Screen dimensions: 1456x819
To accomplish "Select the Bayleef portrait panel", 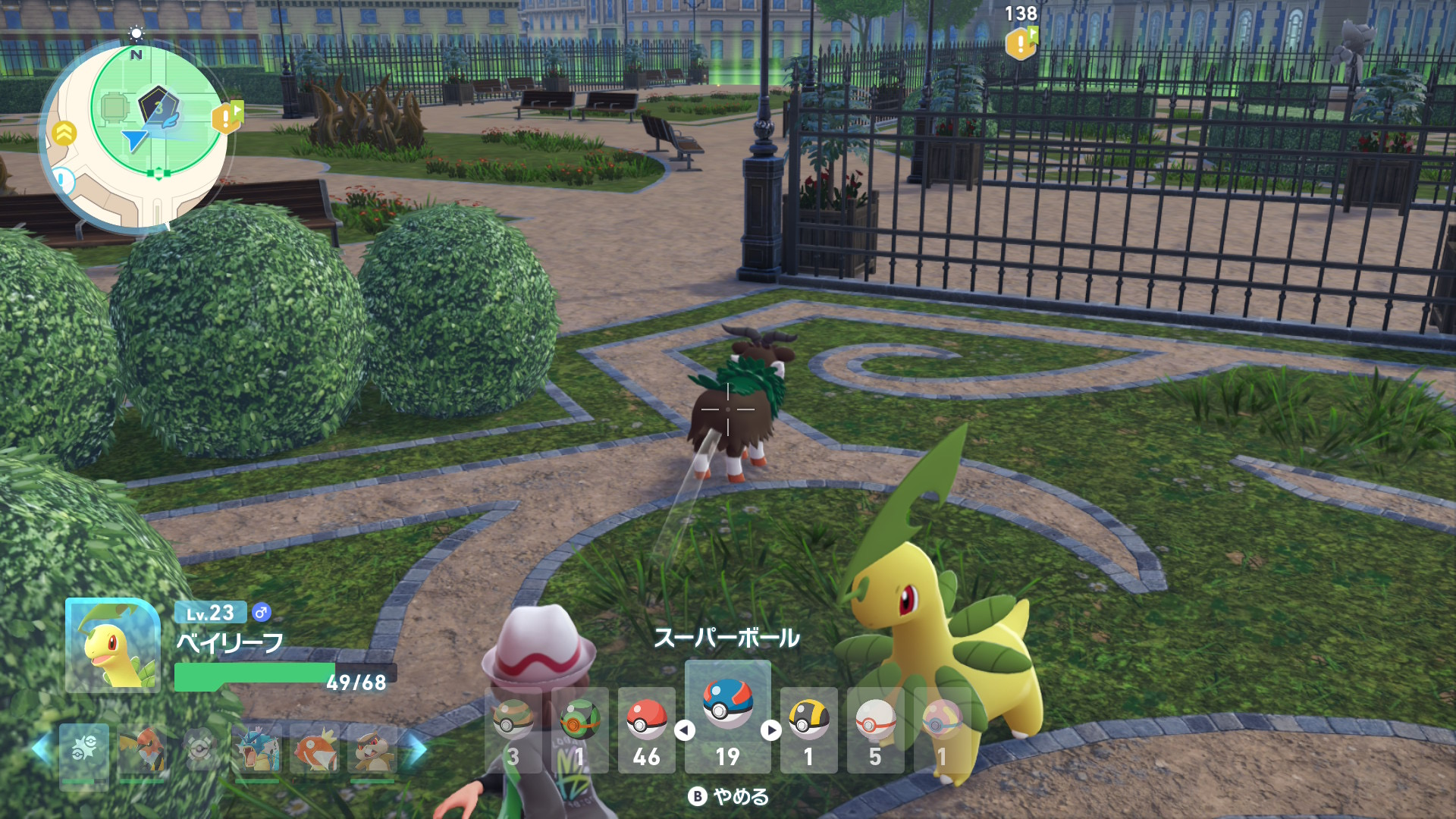I will pyautogui.click(x=112, y=646).
